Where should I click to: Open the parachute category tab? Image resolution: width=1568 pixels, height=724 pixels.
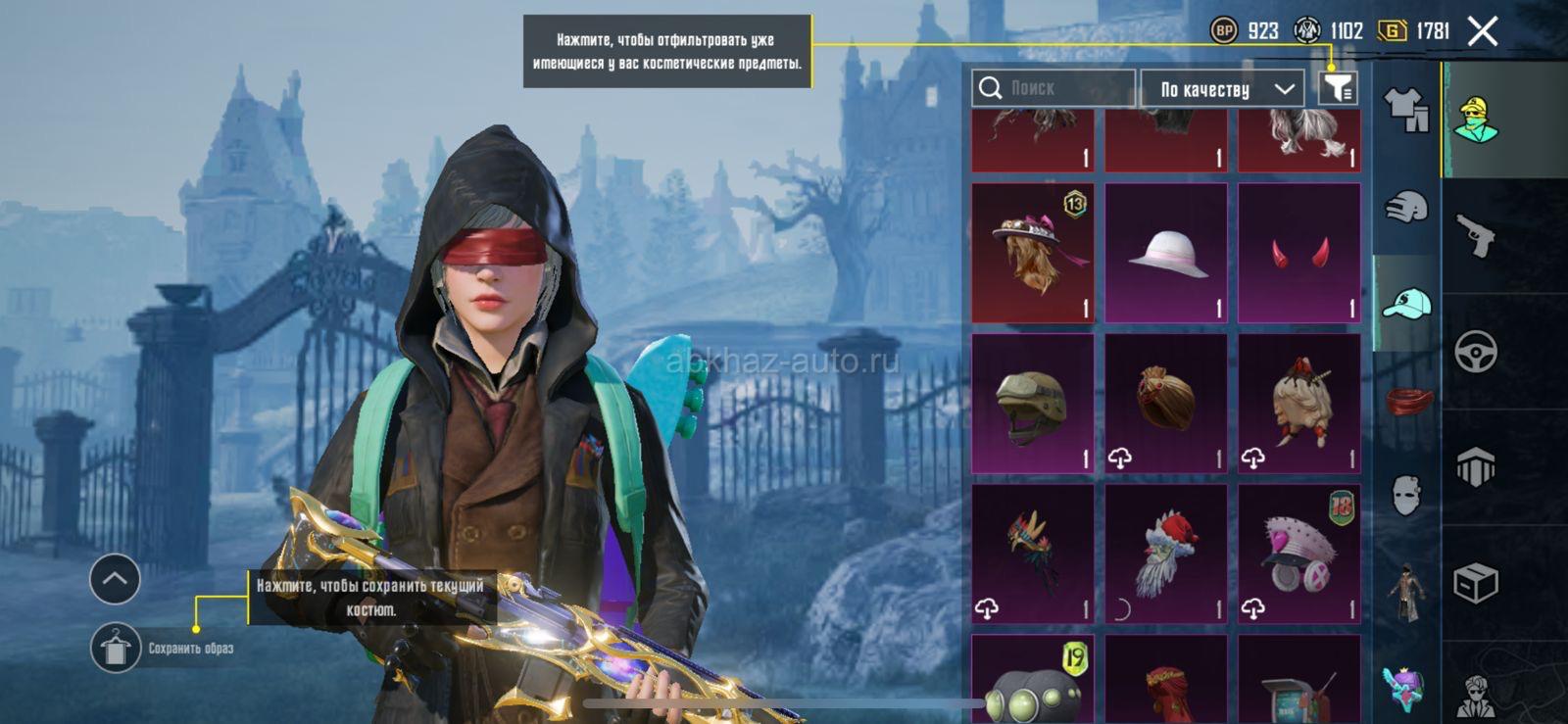(x=1476, y=466)
